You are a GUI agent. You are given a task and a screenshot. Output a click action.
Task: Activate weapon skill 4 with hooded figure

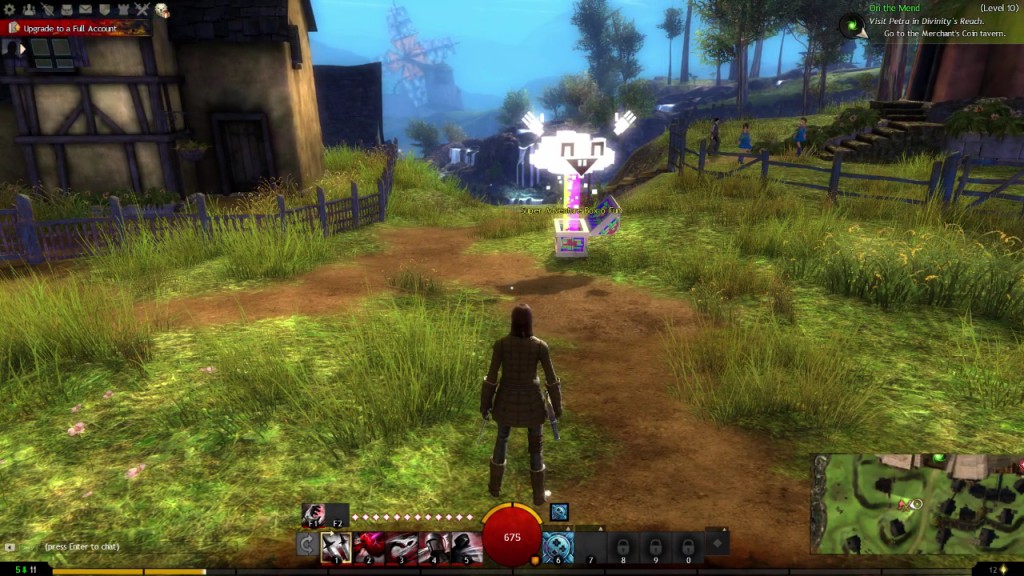pos(434,546)
